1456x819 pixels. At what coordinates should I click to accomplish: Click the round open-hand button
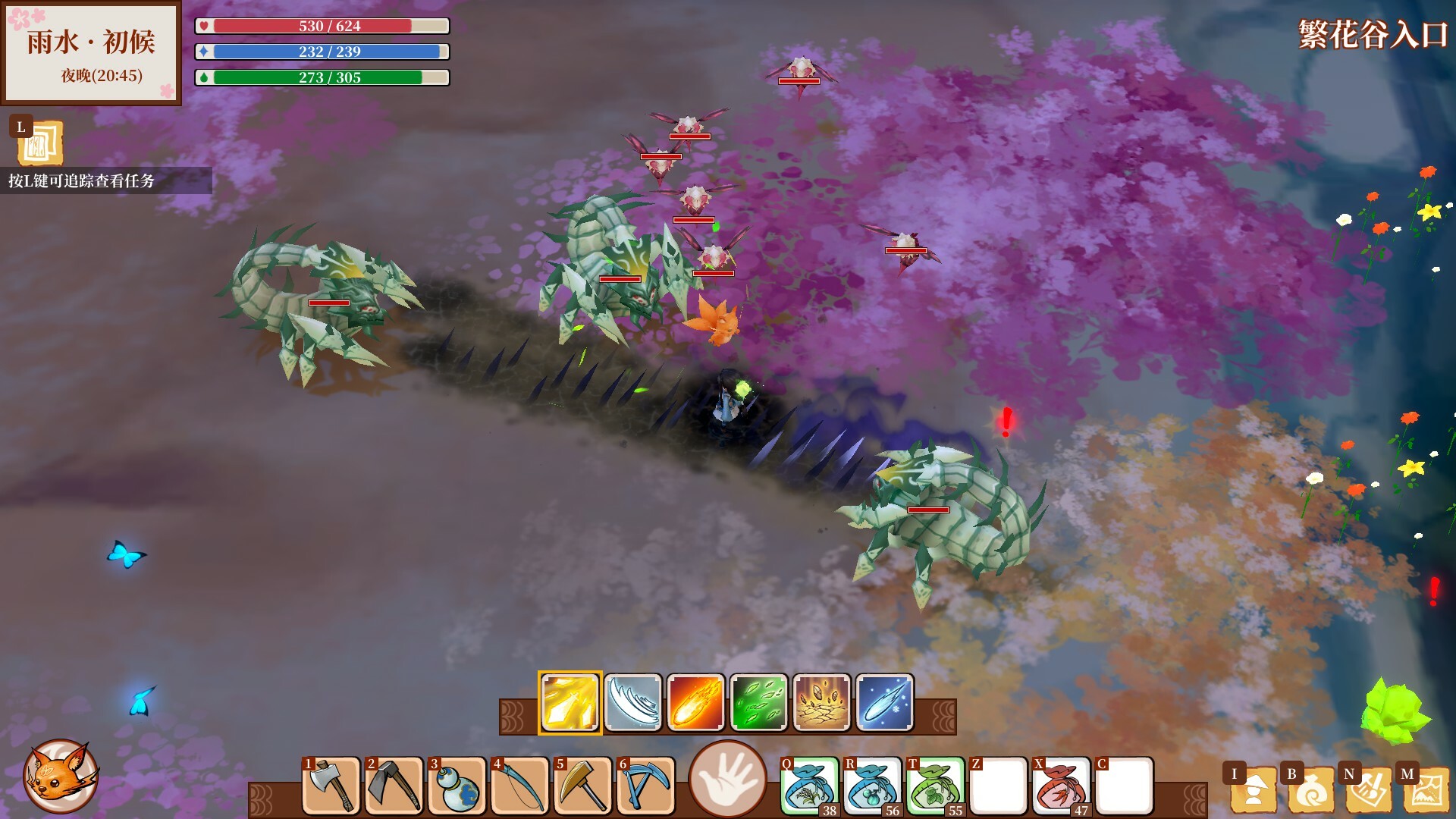pyautogui.click(x=728, y=779)
